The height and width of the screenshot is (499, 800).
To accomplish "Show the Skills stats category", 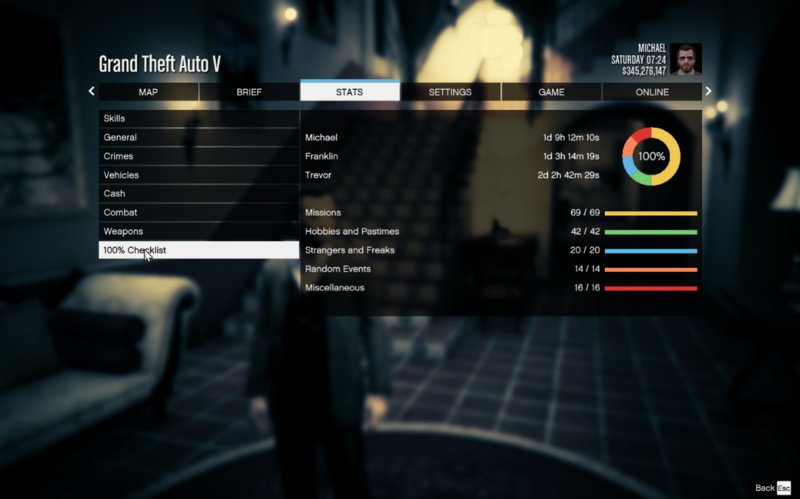I will (198, 119).
